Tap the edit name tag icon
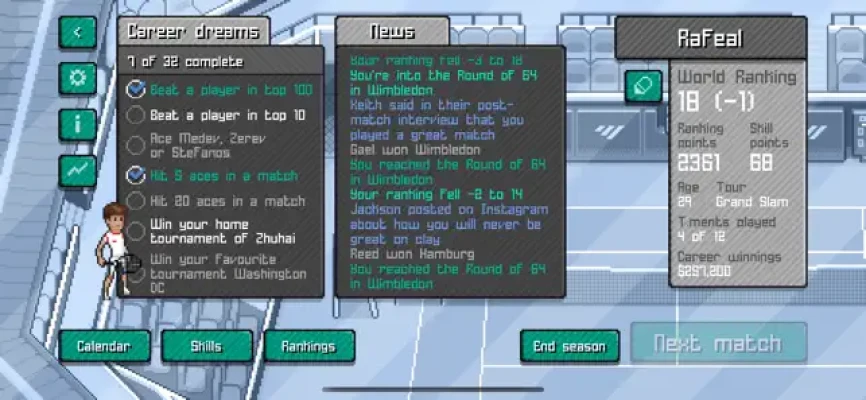Viewport: 866px width, 400px height. [643, 86]
